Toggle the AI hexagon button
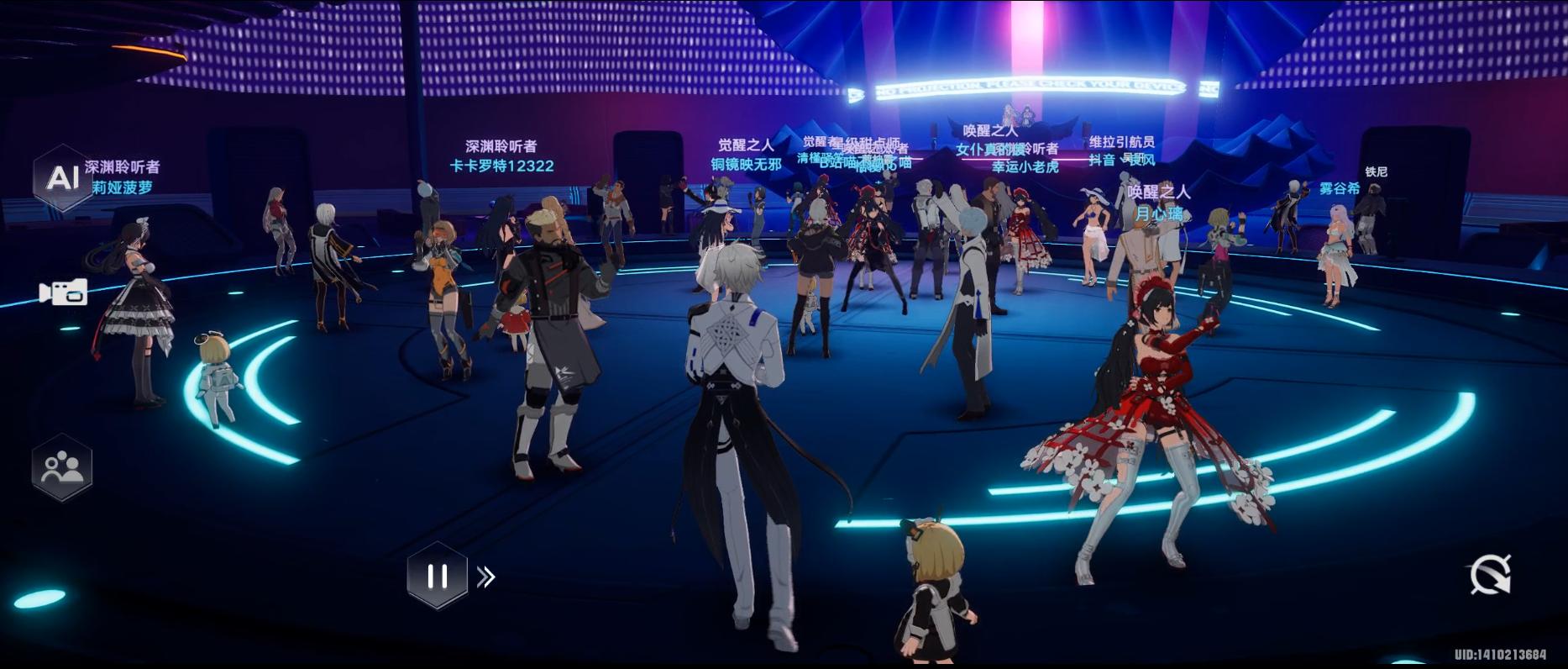 click(x=61, y=178)
